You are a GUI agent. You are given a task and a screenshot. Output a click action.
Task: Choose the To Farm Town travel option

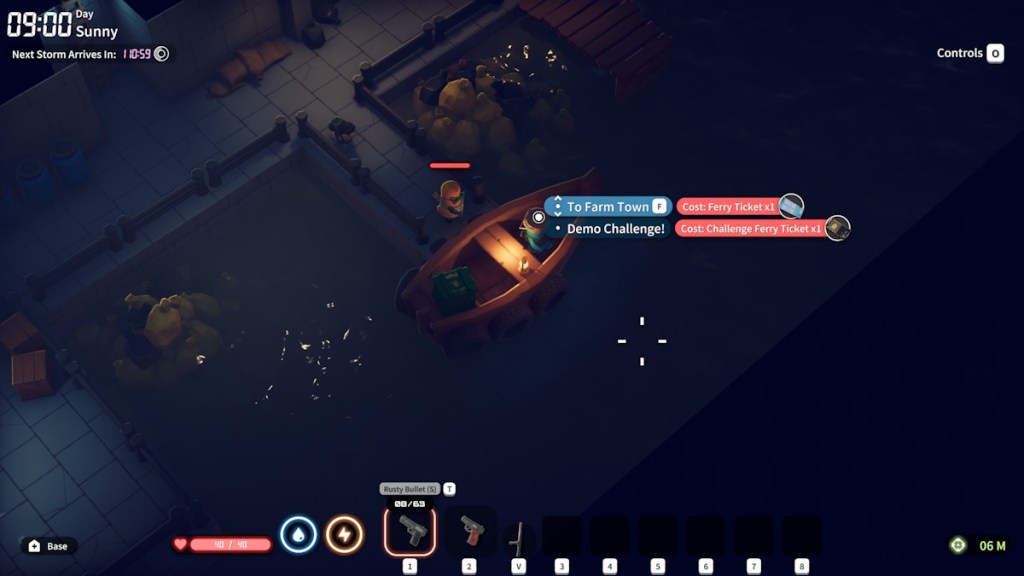tap(608, 207)
